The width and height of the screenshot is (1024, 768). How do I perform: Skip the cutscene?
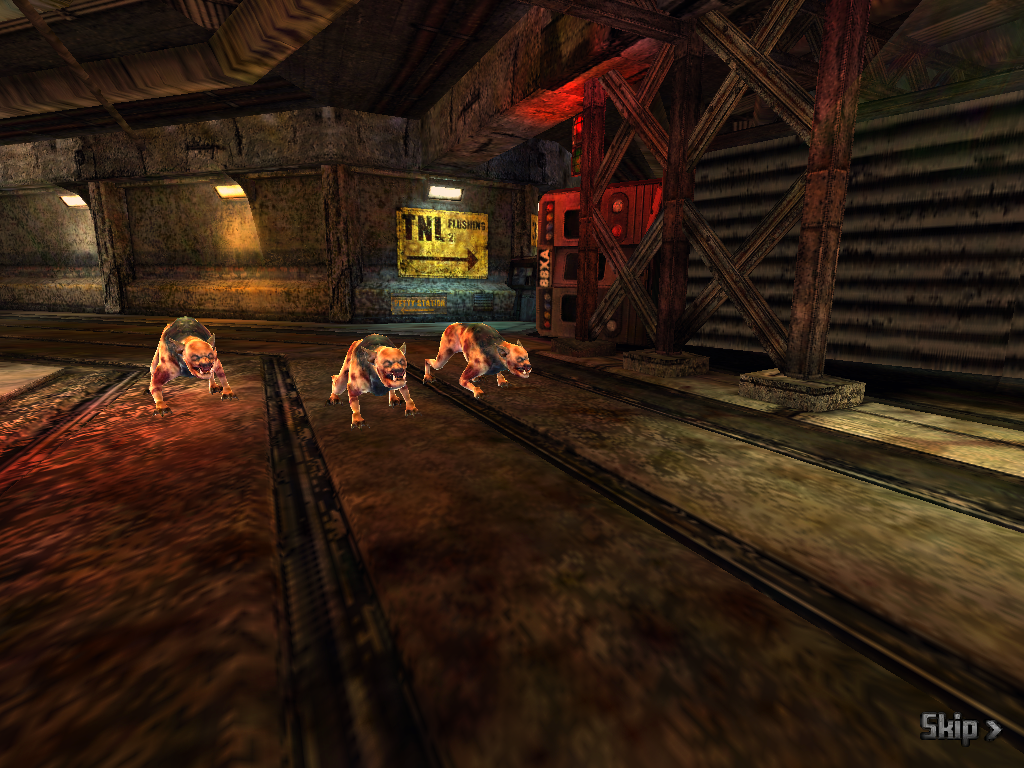point(959,728)
